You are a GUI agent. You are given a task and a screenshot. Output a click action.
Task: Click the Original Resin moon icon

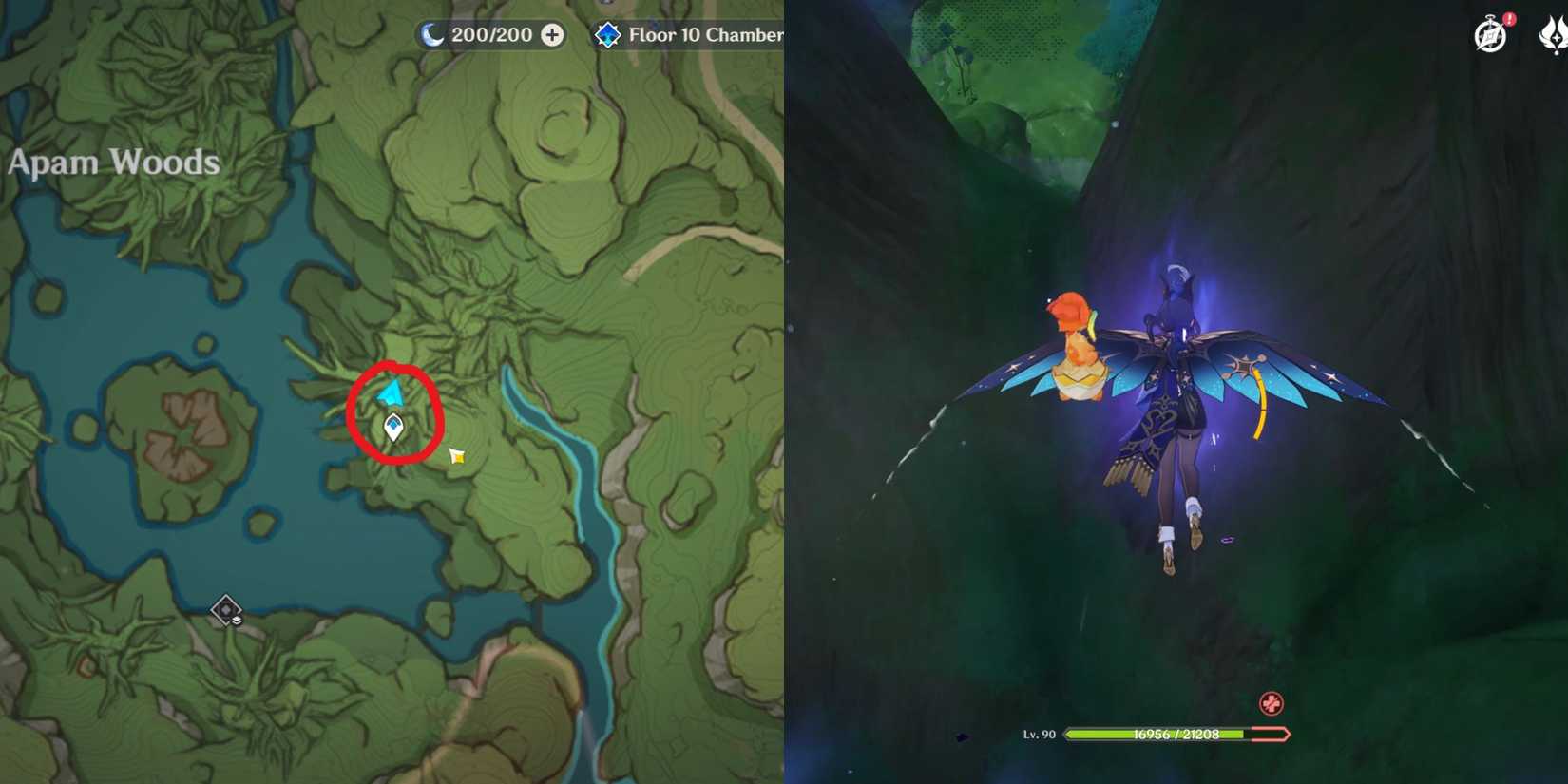(432, 34)
